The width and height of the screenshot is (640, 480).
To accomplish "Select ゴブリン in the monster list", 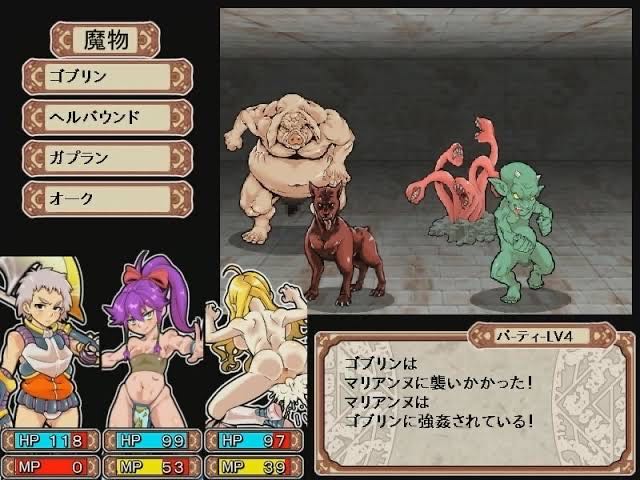I will click(106, 76).
